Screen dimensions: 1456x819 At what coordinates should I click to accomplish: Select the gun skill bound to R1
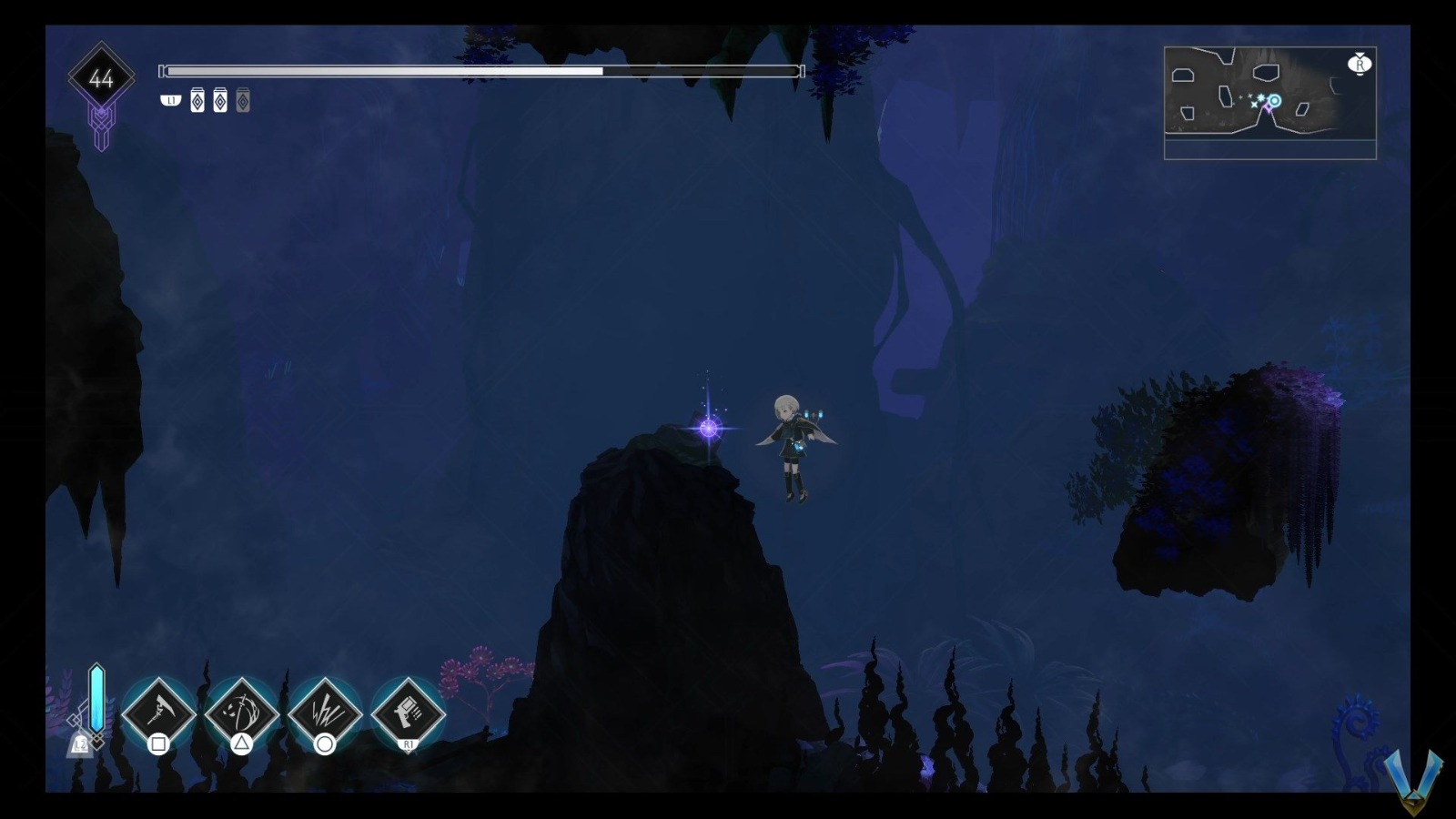point(408,713)
